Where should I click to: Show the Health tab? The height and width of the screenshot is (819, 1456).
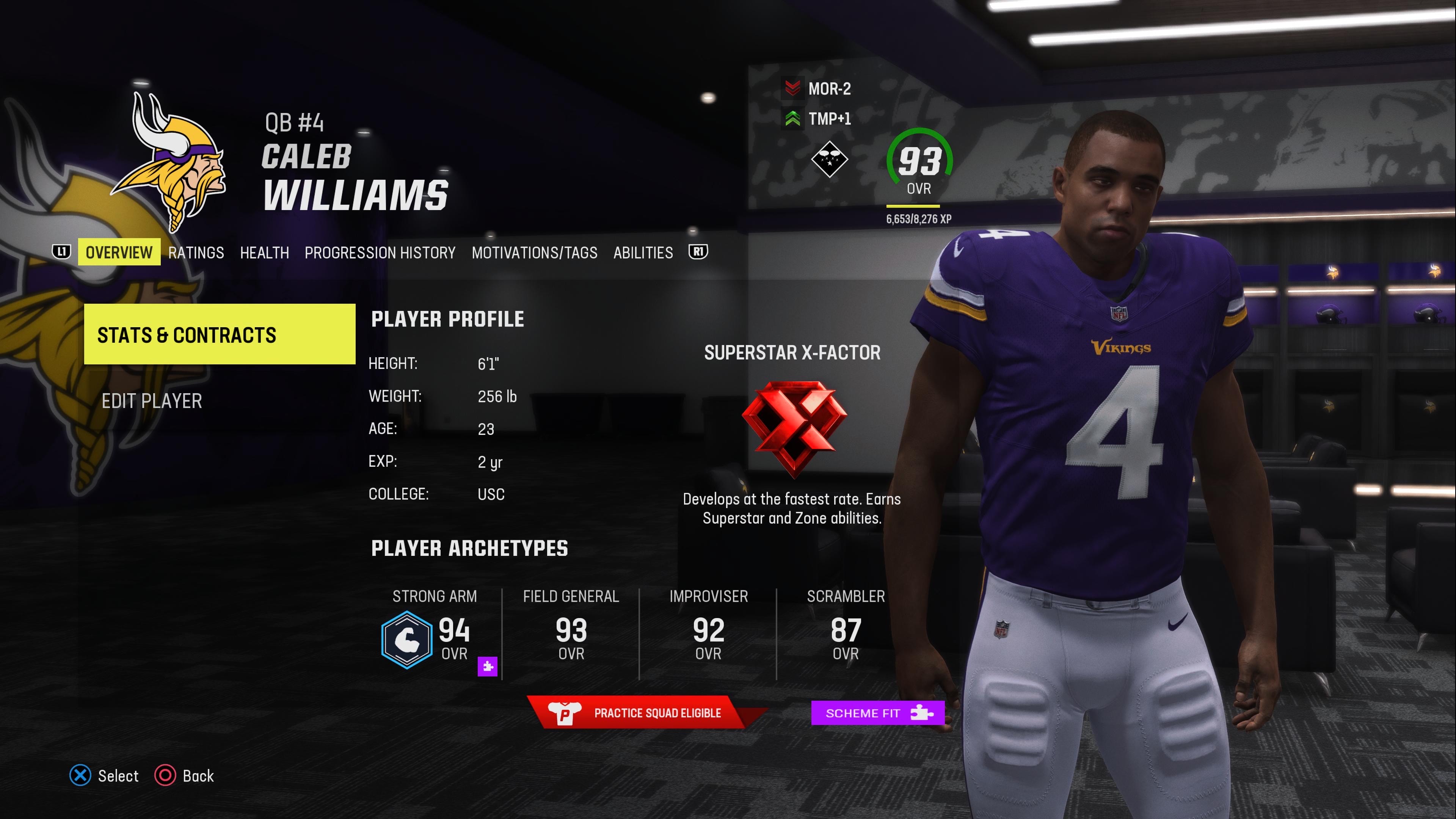[264, 252]
